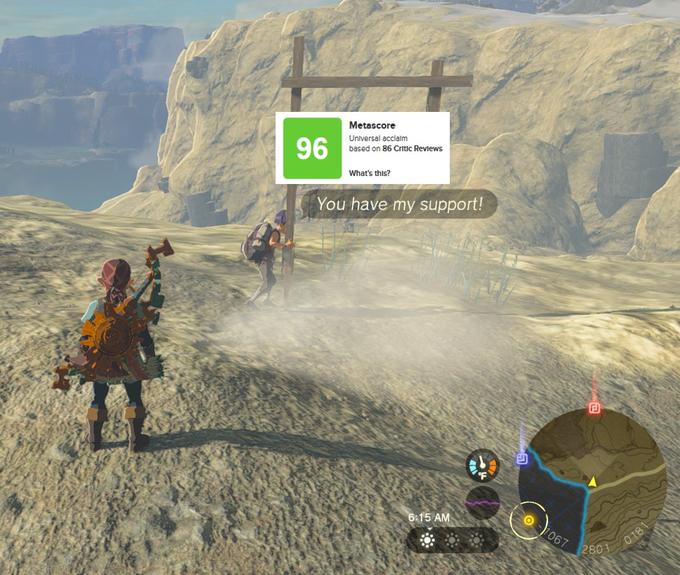Select the blue shrine marker on minimap
The height and width of the screenshot is (575, 680).
tap(521, 458)
